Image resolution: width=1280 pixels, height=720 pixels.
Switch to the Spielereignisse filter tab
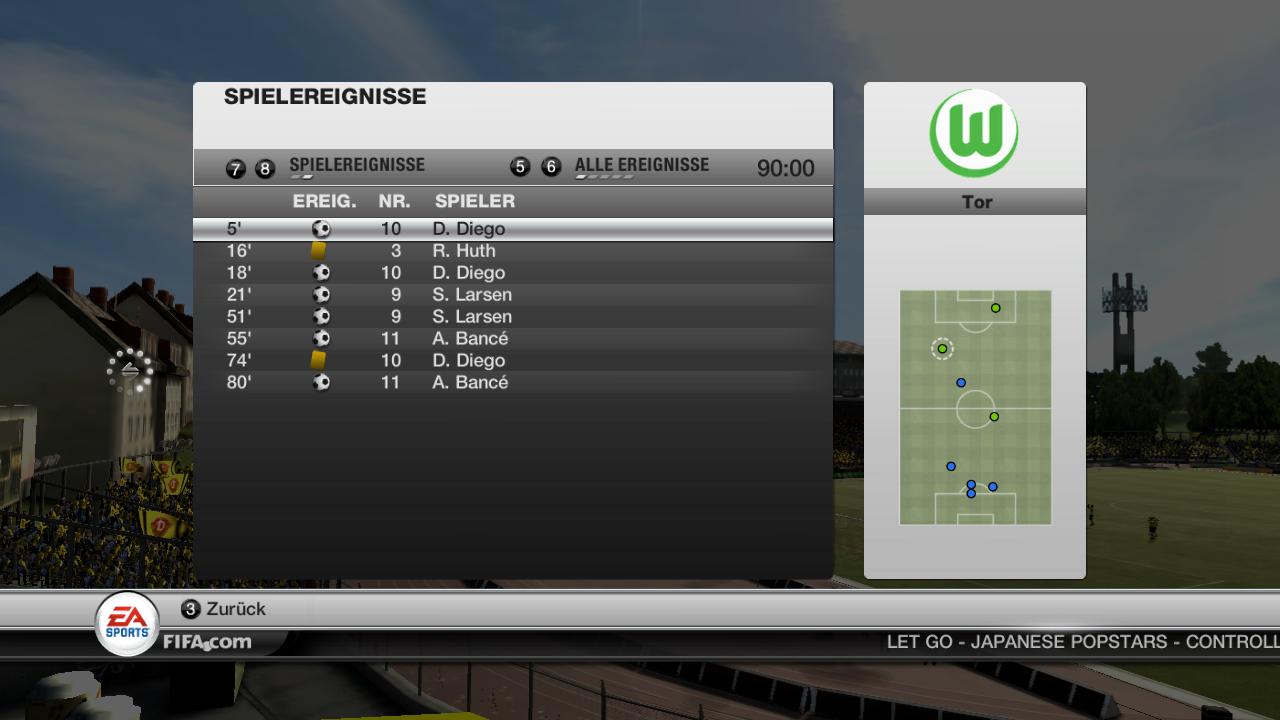point(356,166)
